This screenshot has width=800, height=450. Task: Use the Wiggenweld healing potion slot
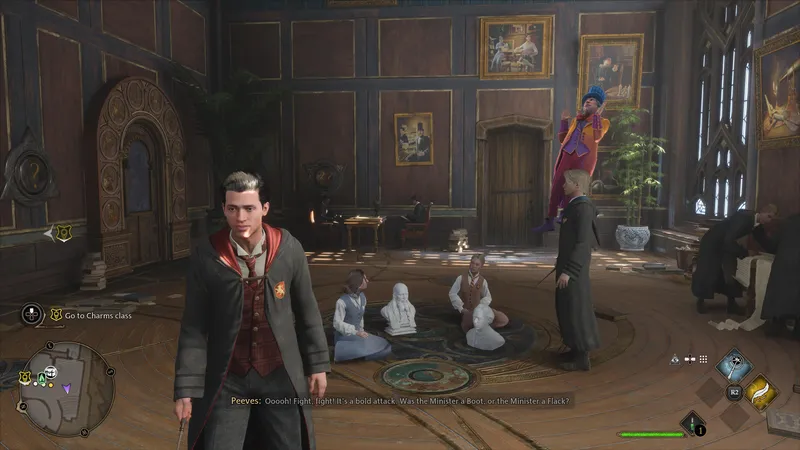[692, 423]
